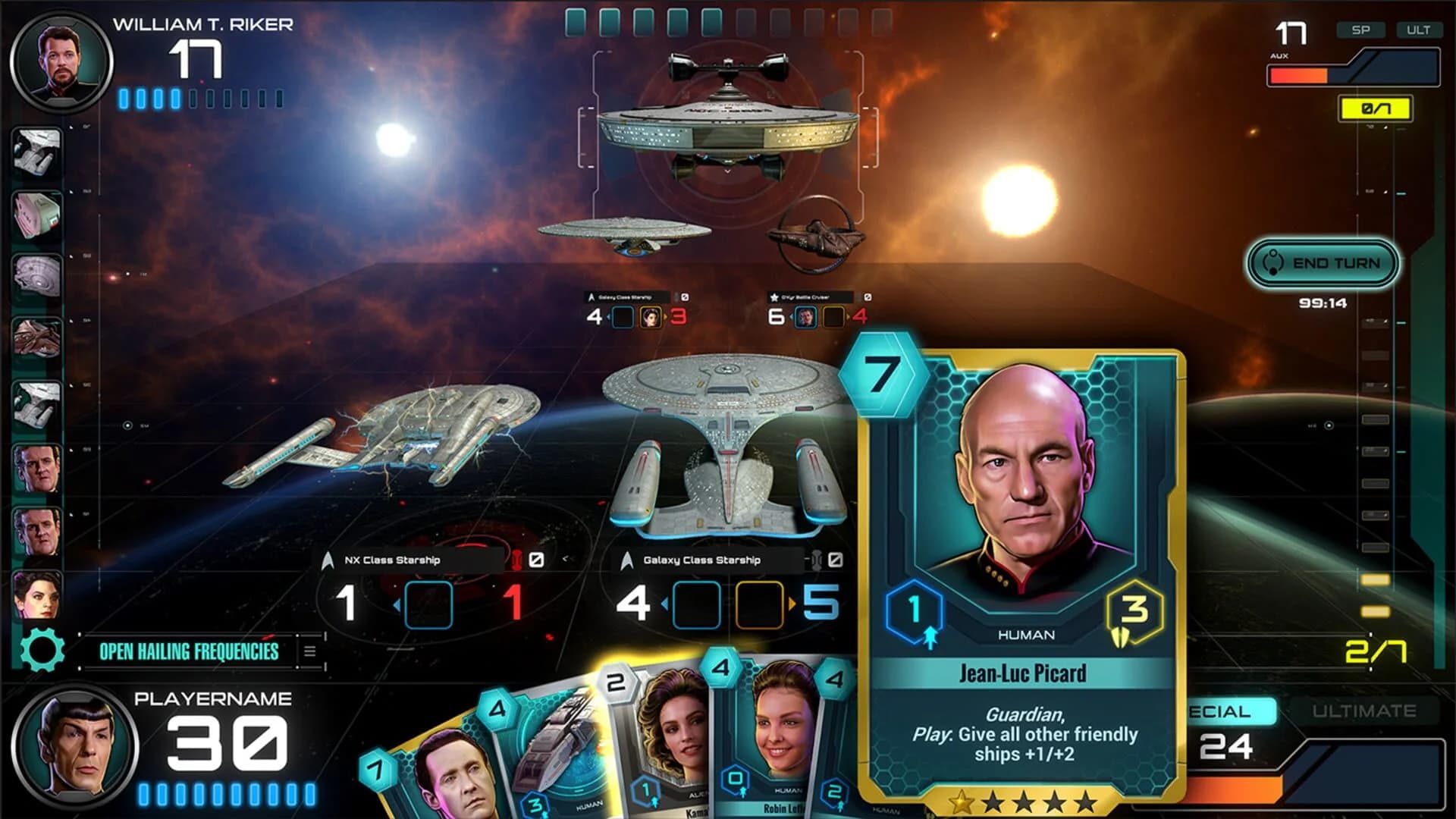Enable the SP toggle at the top right
1456x819 pixels.
1361,30
